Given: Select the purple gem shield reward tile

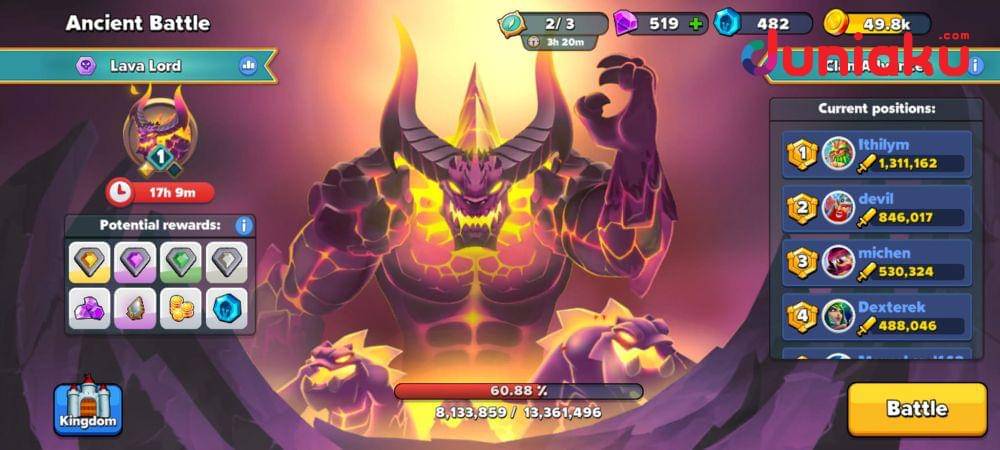Looking at the screenshot, I should (136, 263).
